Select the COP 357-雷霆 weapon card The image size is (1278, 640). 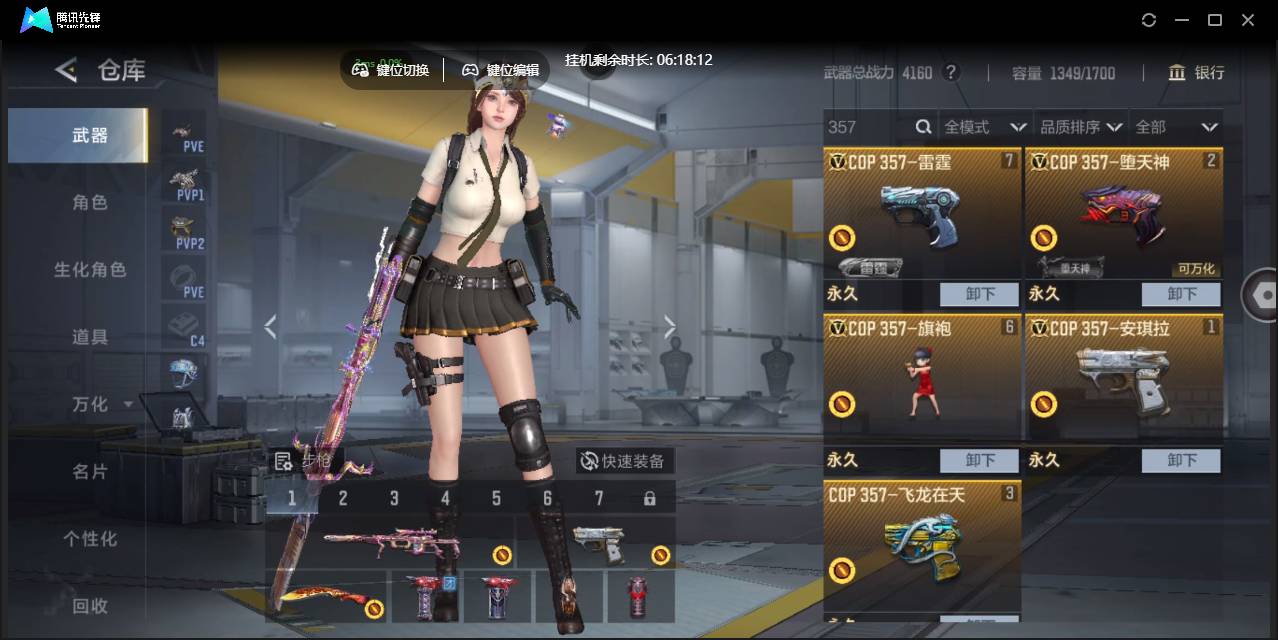(x=921, y=213)
